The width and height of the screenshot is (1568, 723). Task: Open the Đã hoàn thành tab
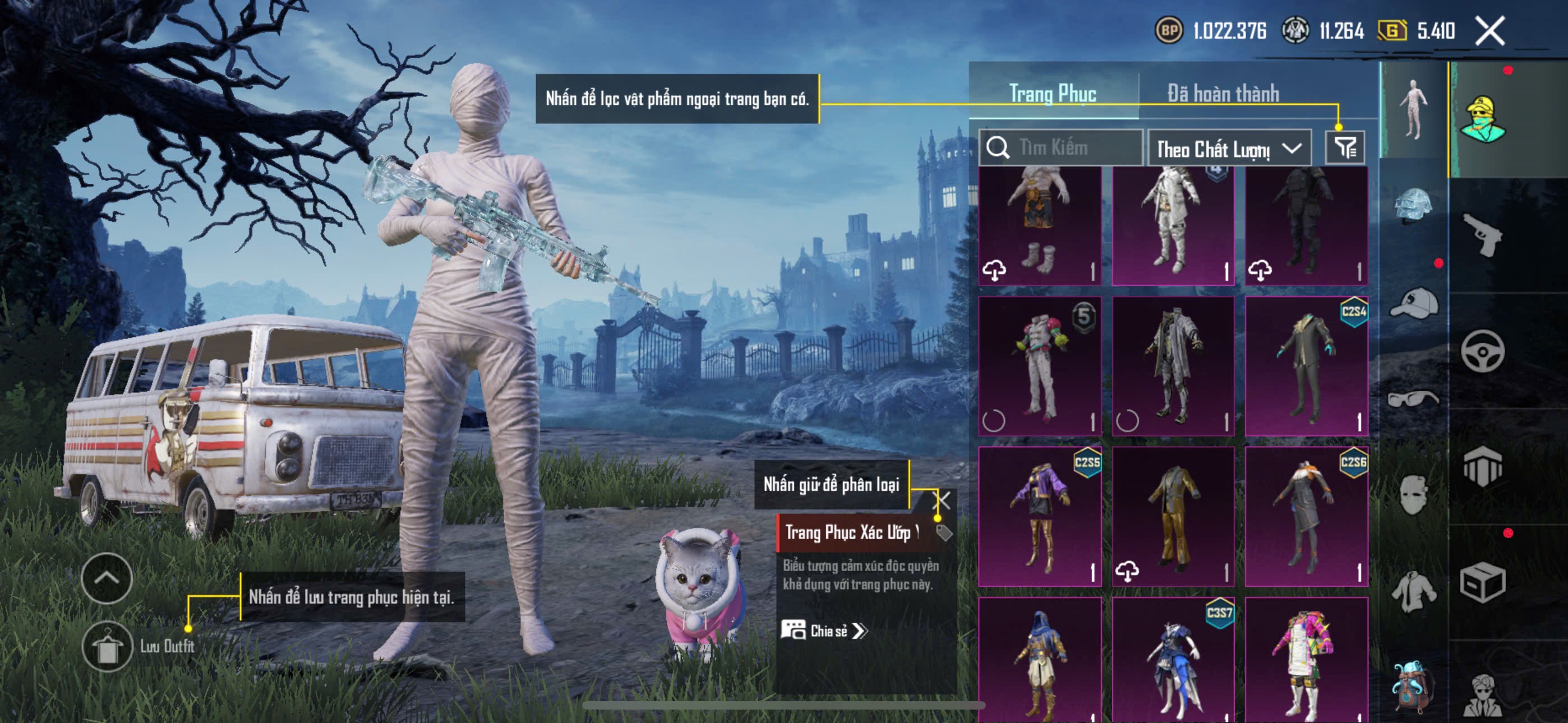[x=1222, y=94]
